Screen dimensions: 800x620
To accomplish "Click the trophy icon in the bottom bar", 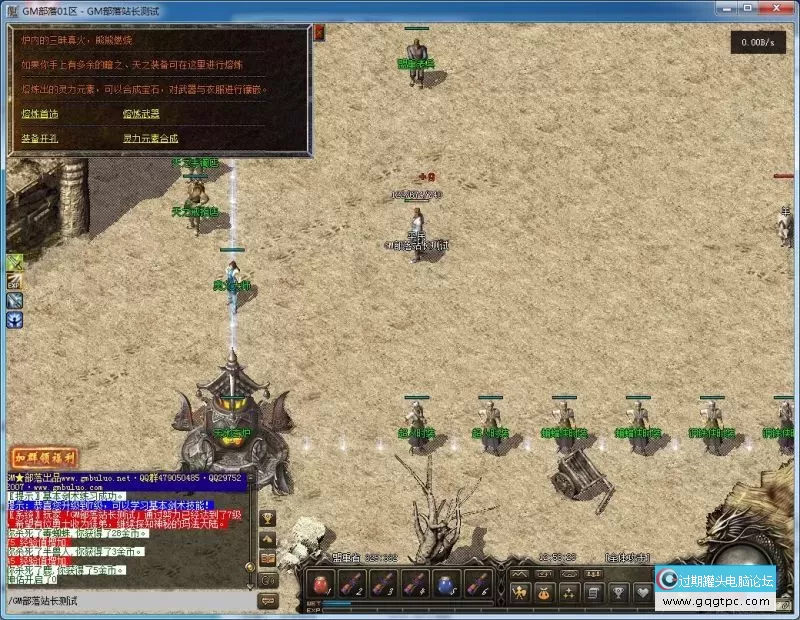I will pyautogui.click(x=618, y=592).
